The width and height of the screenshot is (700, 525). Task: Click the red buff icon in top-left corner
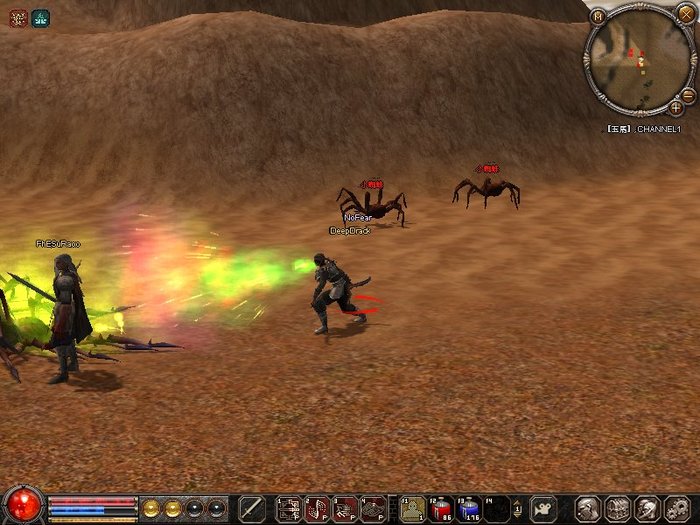[x=18, y=17]
